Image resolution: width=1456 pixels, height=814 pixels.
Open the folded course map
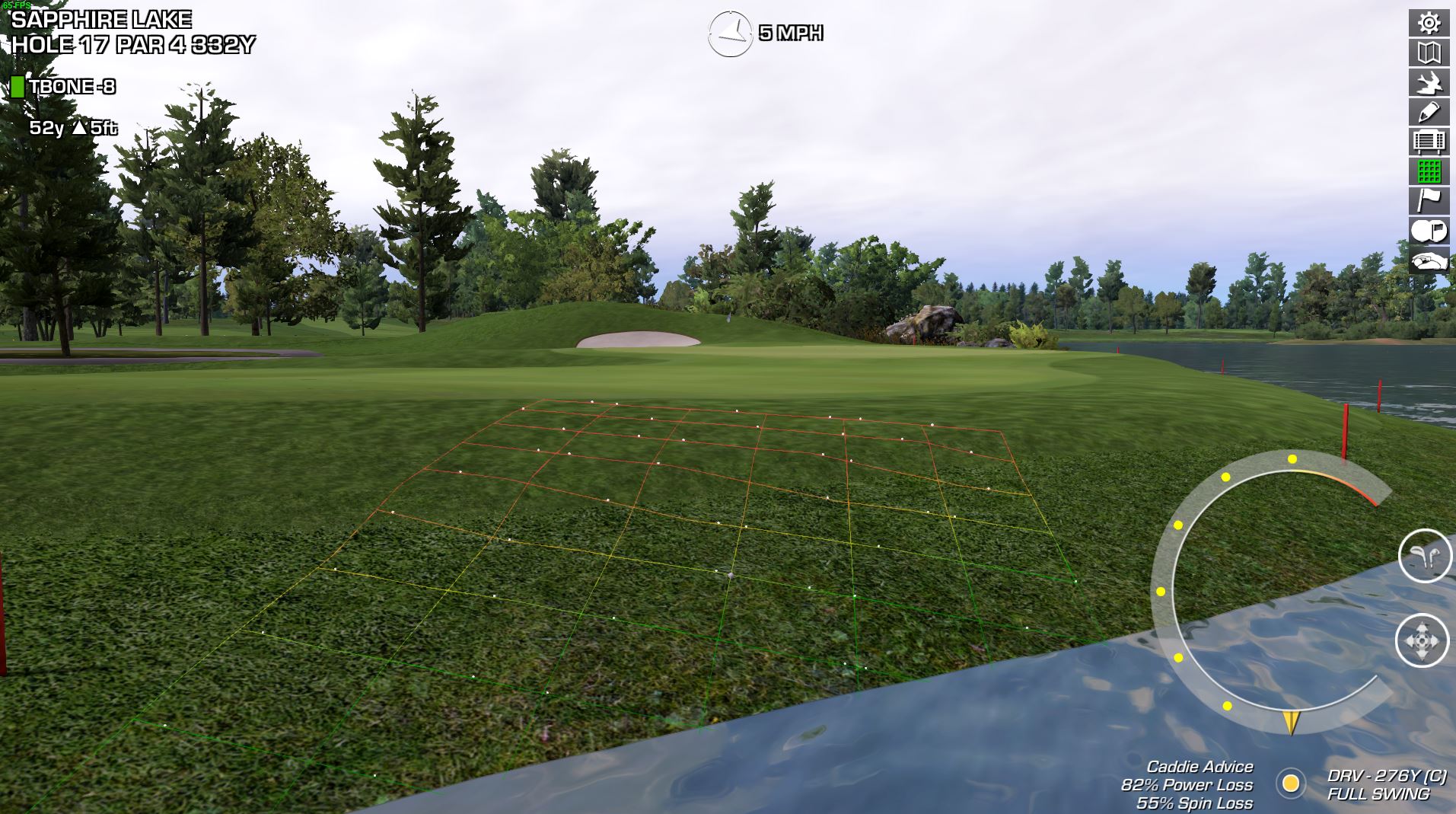point(1429,53)
